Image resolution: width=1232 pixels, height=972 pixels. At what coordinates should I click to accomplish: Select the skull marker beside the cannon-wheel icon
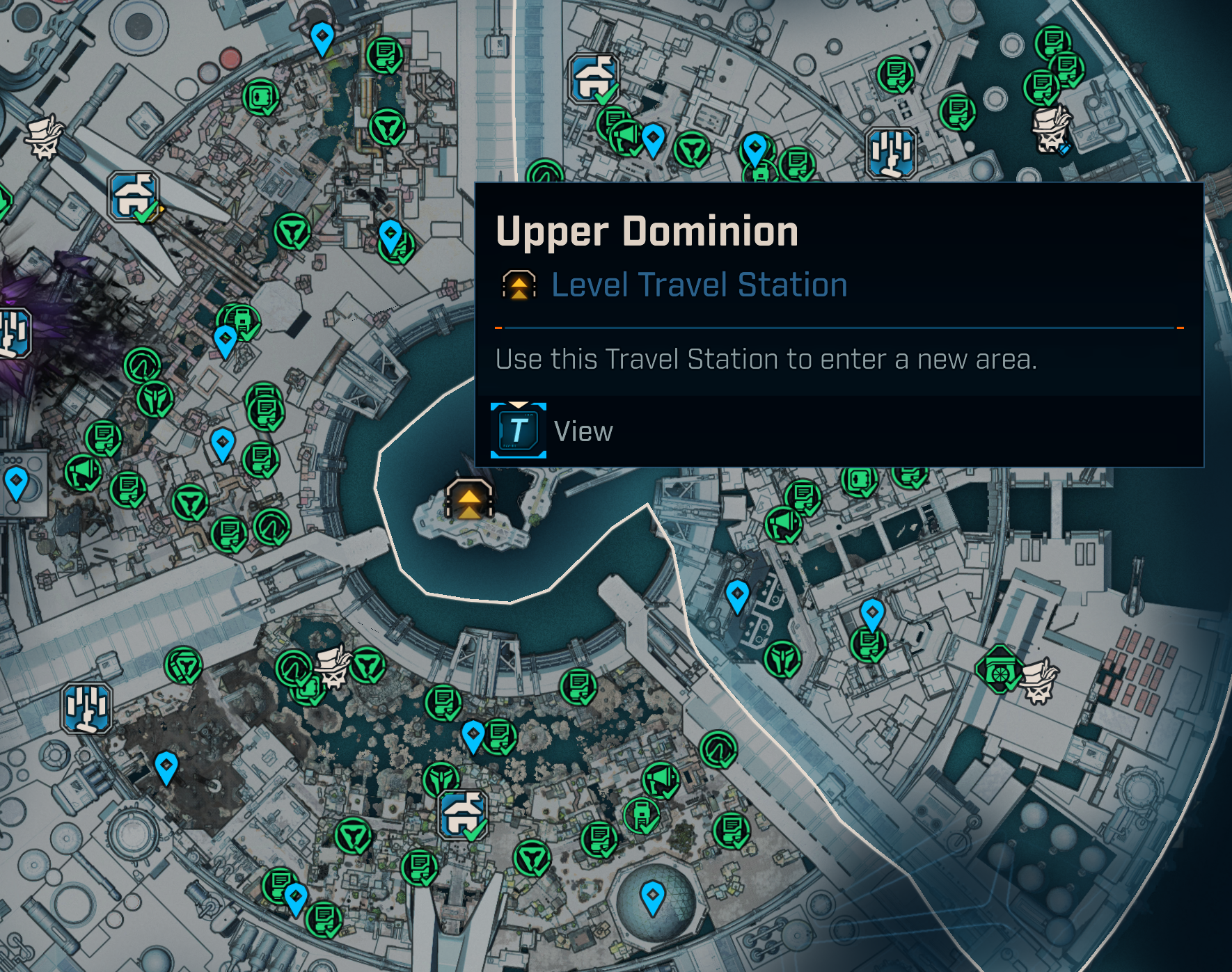[1038, 680]
